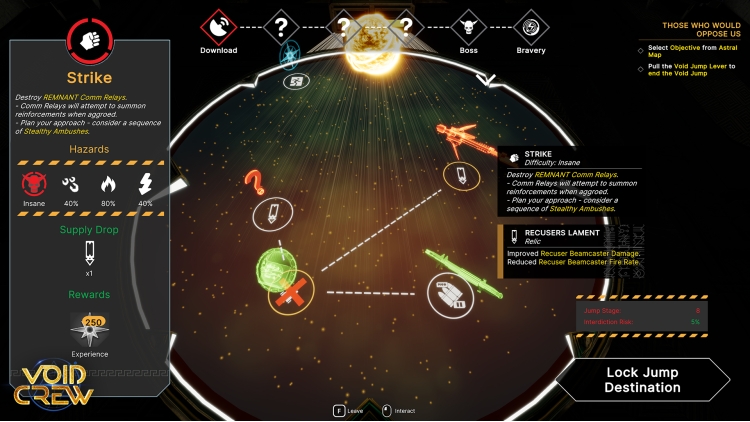Choose the map node below the red question mark
This screenshot has width=750, height=422.
pos(273,213)
